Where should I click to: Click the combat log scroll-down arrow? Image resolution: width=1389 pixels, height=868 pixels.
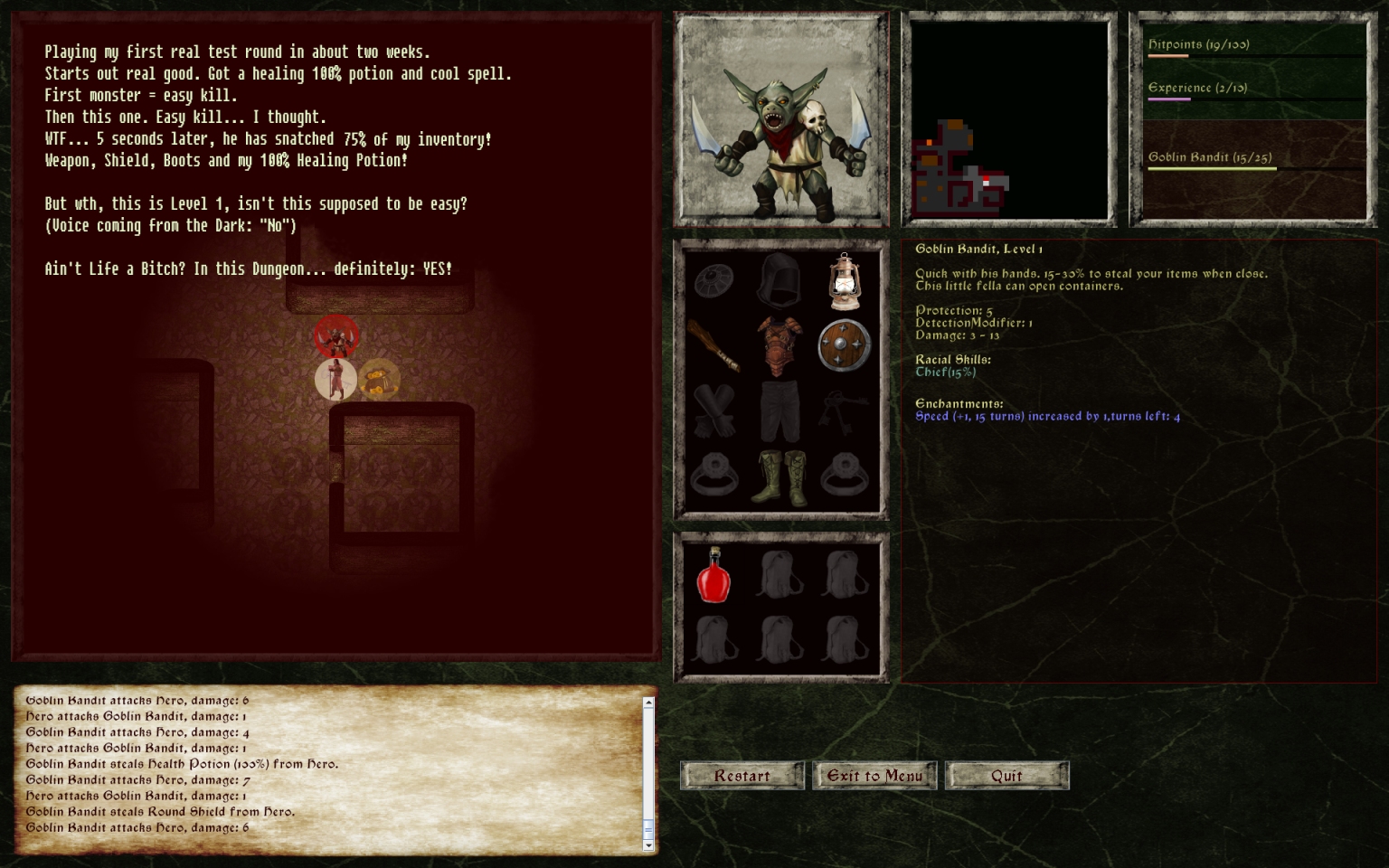(x=647, y=846)
